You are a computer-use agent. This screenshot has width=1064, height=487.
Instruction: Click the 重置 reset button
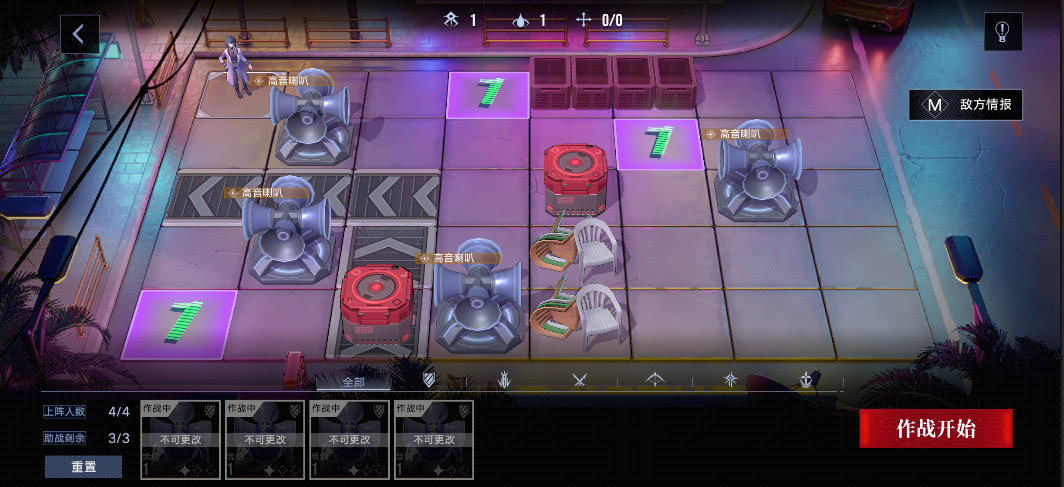pos(83,467)
